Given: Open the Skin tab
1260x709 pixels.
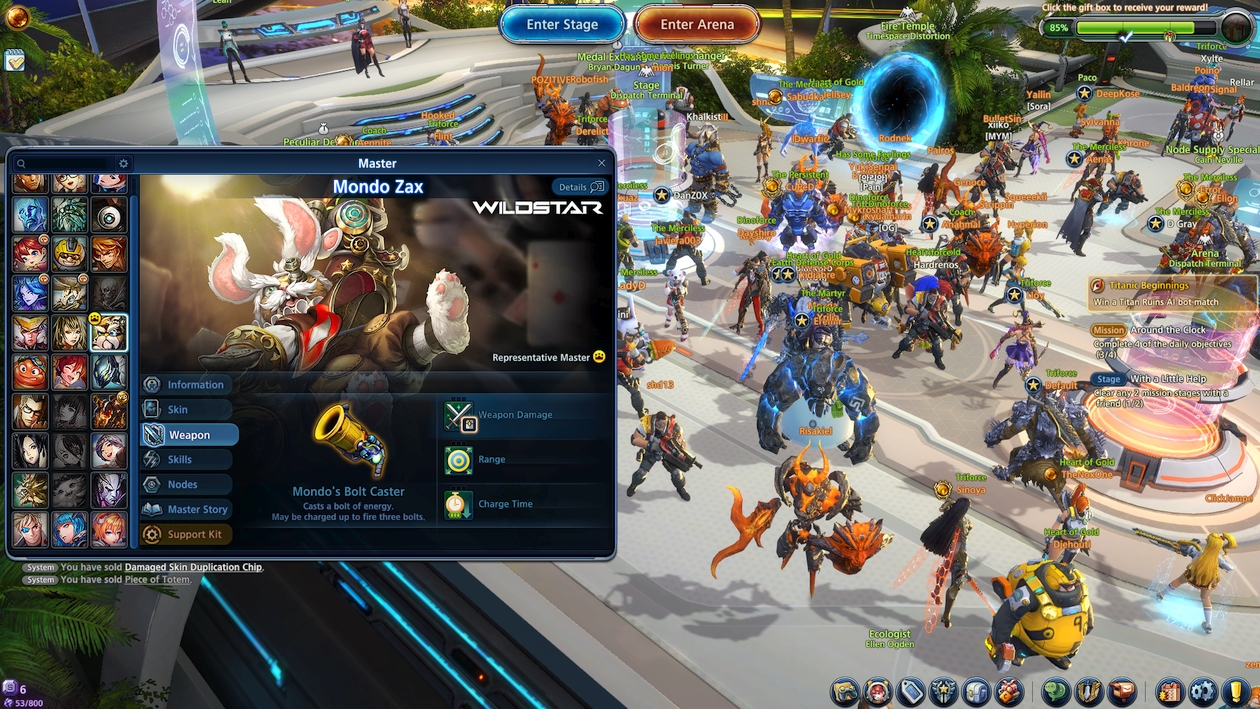Looking at the screenshot, I should pos(186,410).
